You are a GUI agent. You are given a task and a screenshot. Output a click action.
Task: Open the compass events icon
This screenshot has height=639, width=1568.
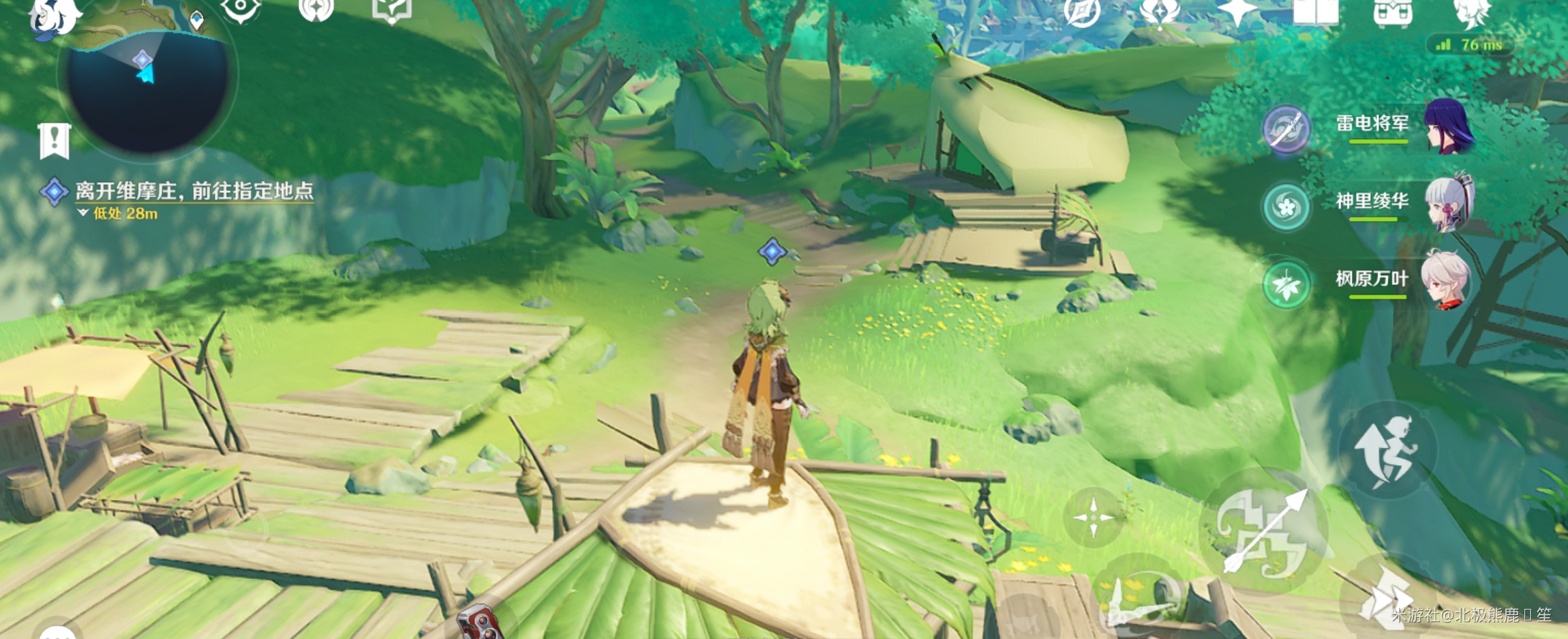(1082, 12)
